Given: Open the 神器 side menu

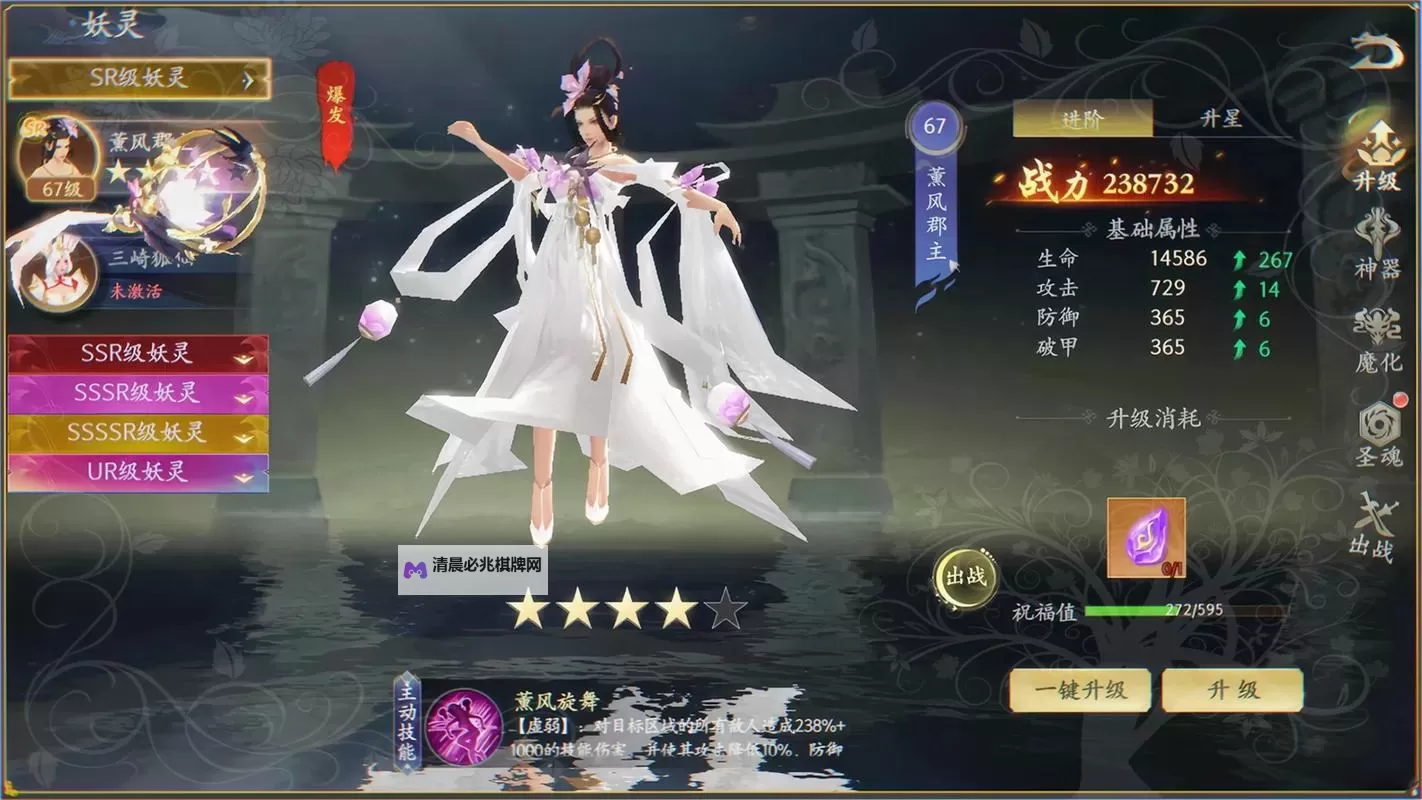Looking at the screenshot, I should point(1378,243).
